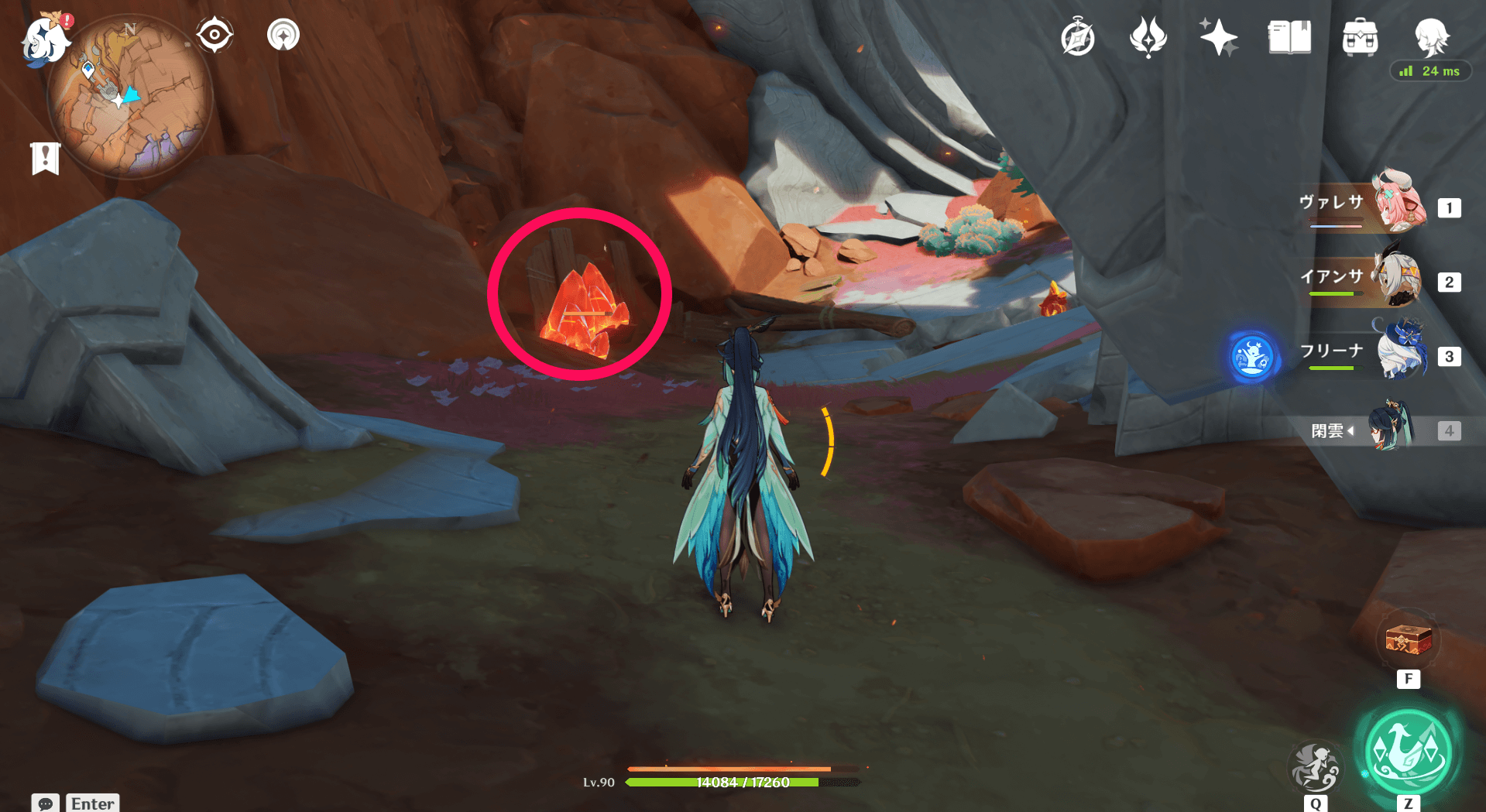This screenshot has height=812, width=1486.
Task: Open the compass events icon
Action: pos(1077,38)
